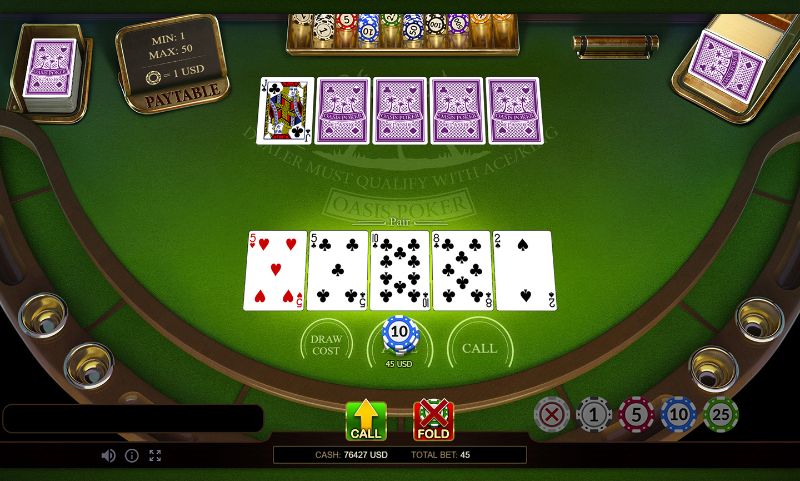The width and height of the screenshot is (800, 481).
Task: Enter fullscreen mode
Action: (155, 455)
